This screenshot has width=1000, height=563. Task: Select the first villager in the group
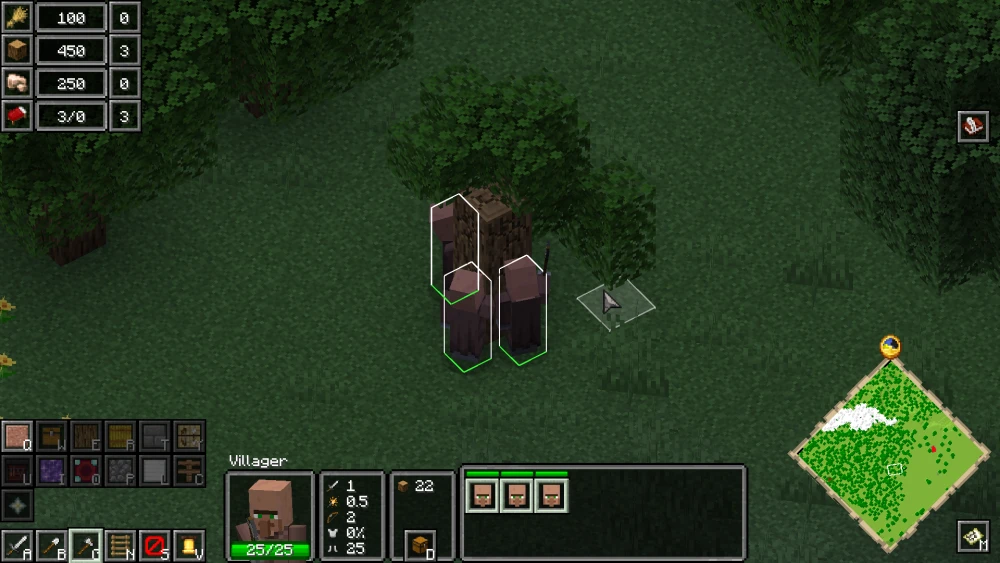[482, 495]
